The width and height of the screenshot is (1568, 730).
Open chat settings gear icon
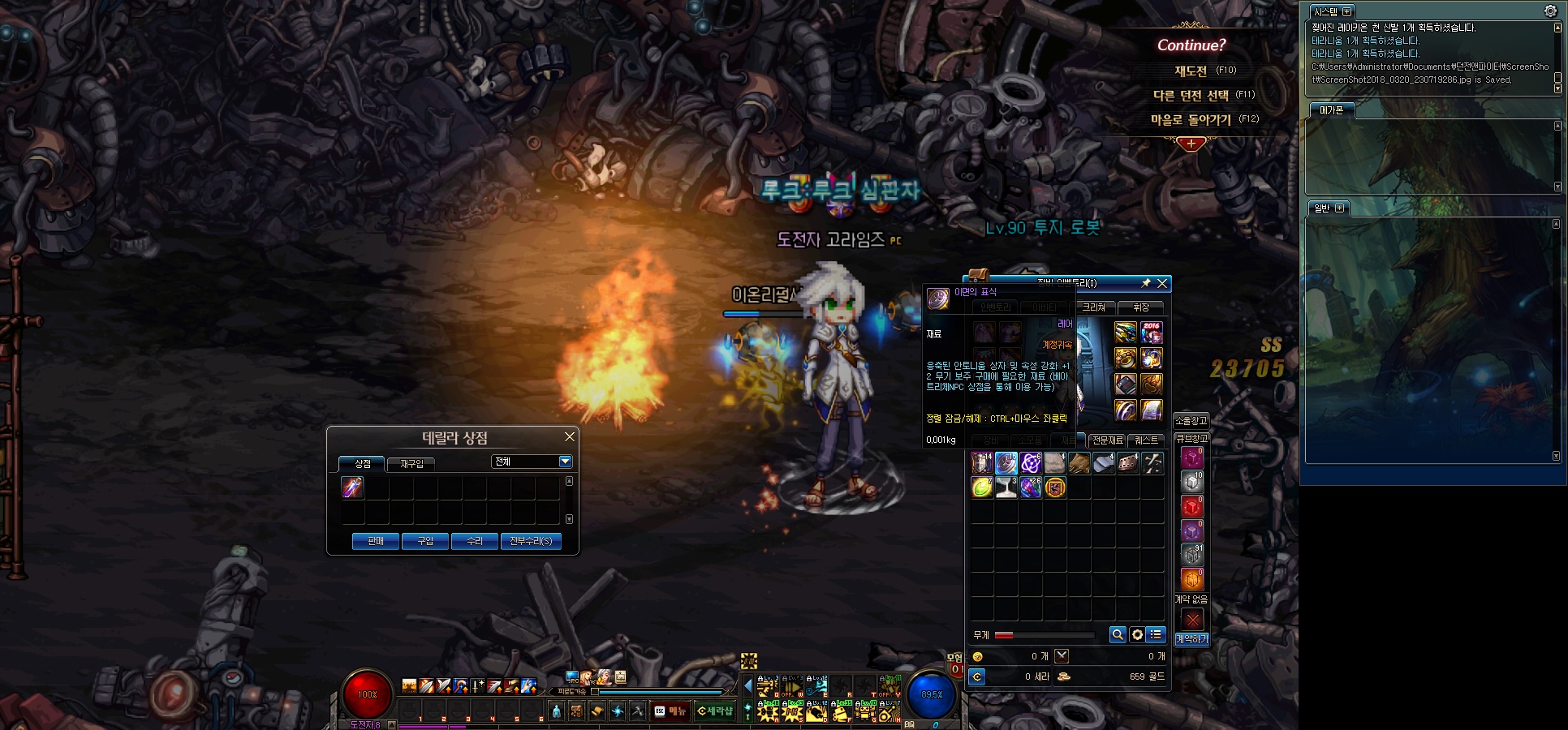1550,11
